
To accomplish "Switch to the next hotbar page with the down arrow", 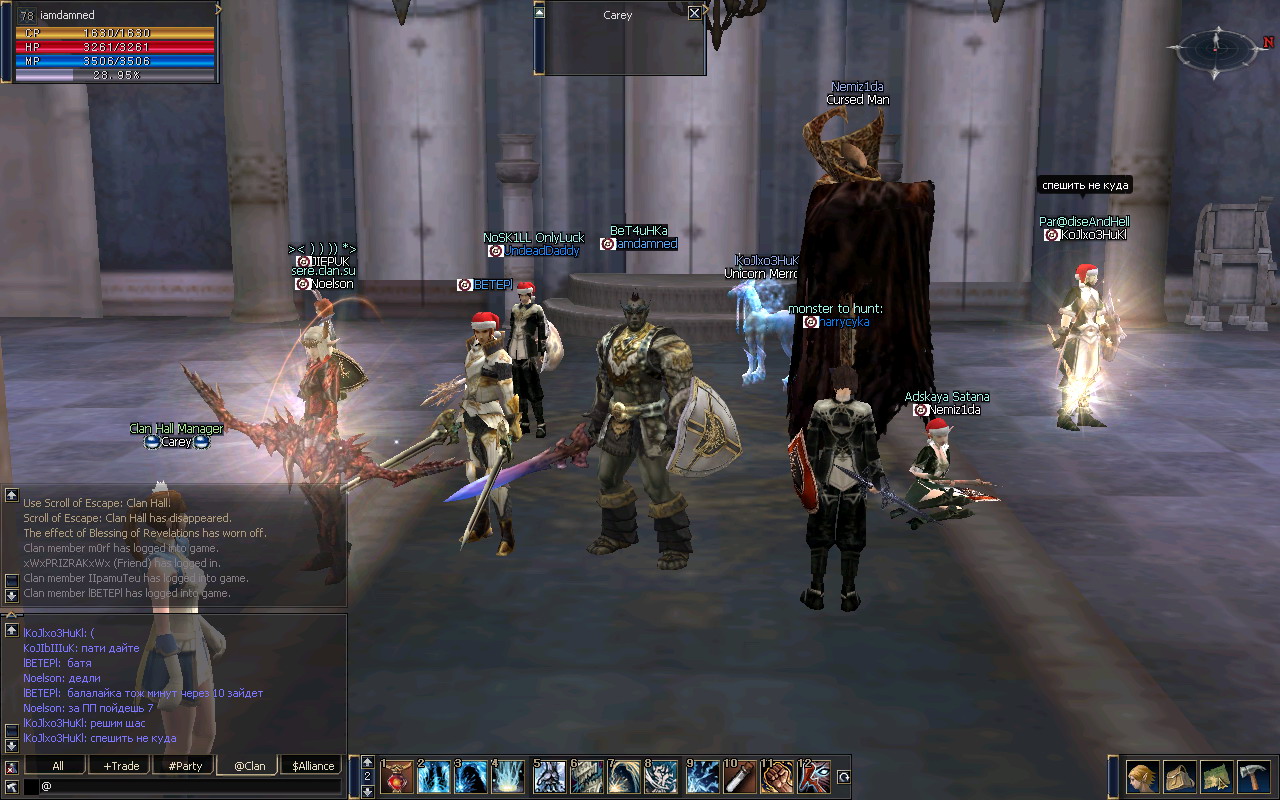I will pyautogui.click(x=367, y=791).
